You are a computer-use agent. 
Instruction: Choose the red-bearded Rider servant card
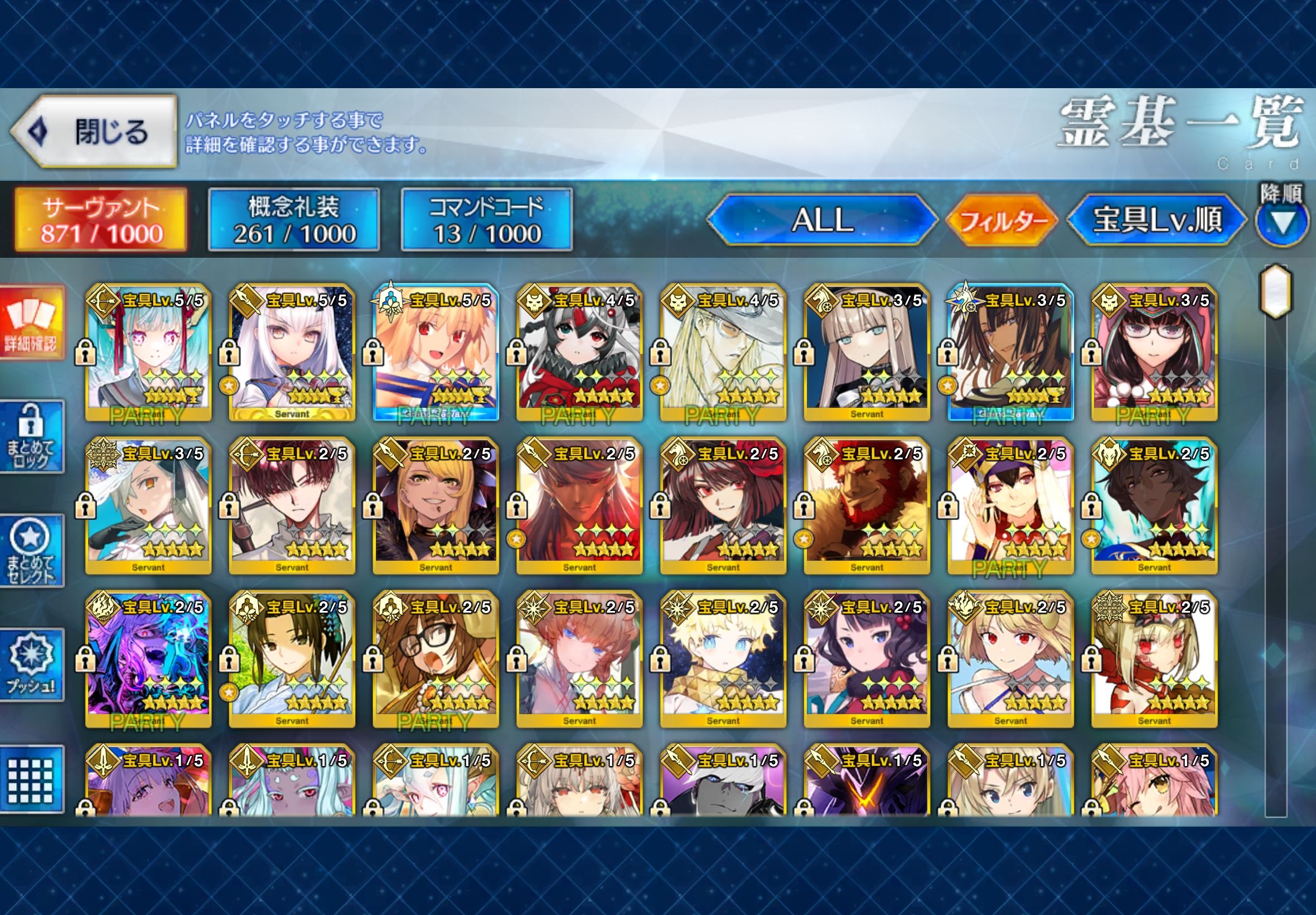pyautogui.click(x=867, y=506)
